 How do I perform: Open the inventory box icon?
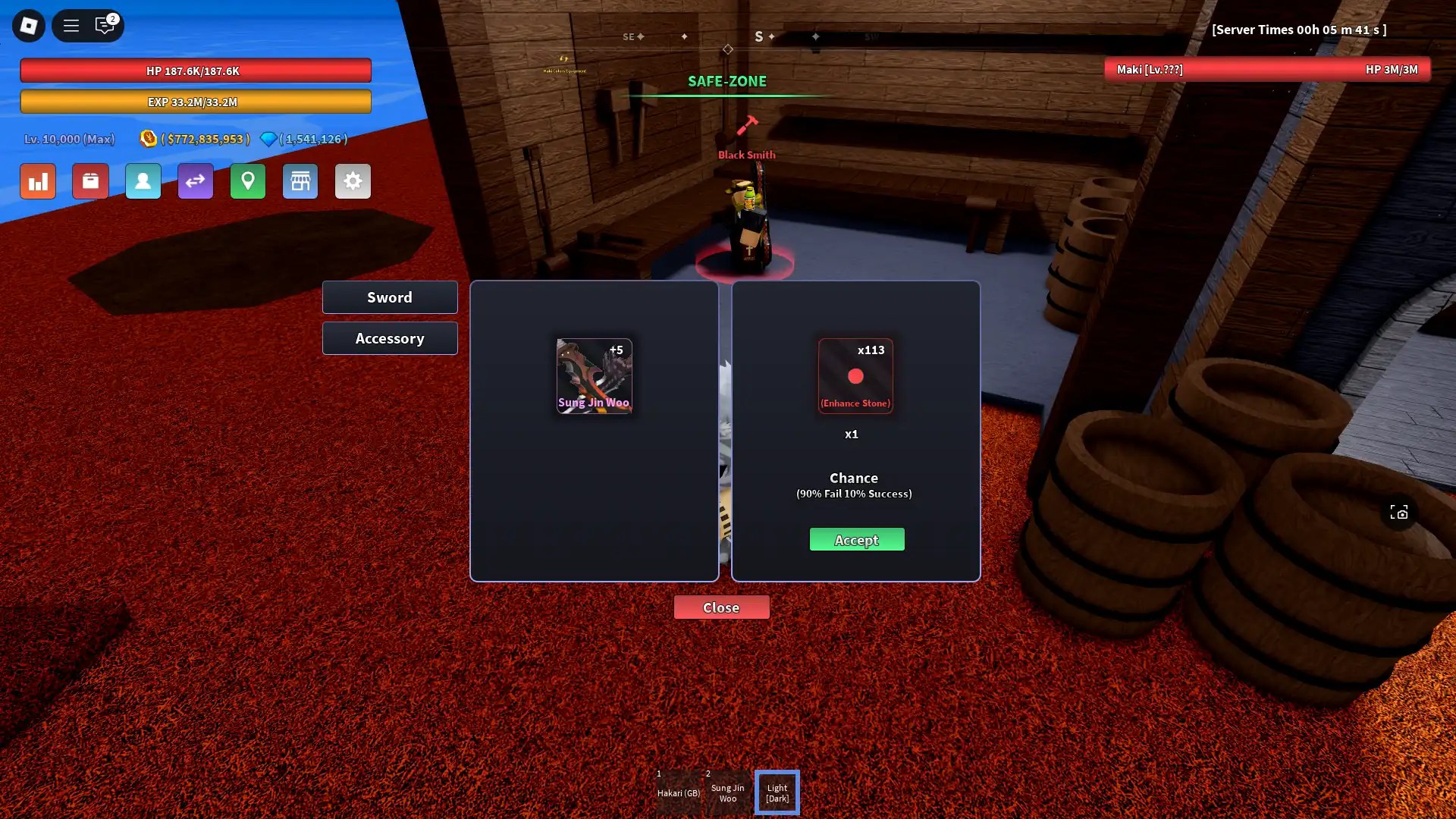(x=90, y=181)
